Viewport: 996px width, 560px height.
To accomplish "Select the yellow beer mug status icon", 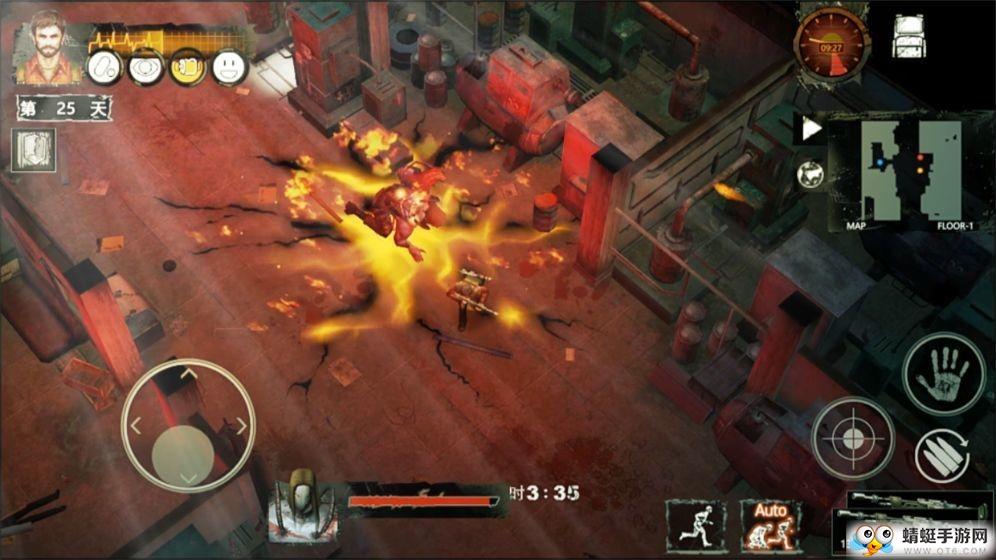I will (187, 67).
